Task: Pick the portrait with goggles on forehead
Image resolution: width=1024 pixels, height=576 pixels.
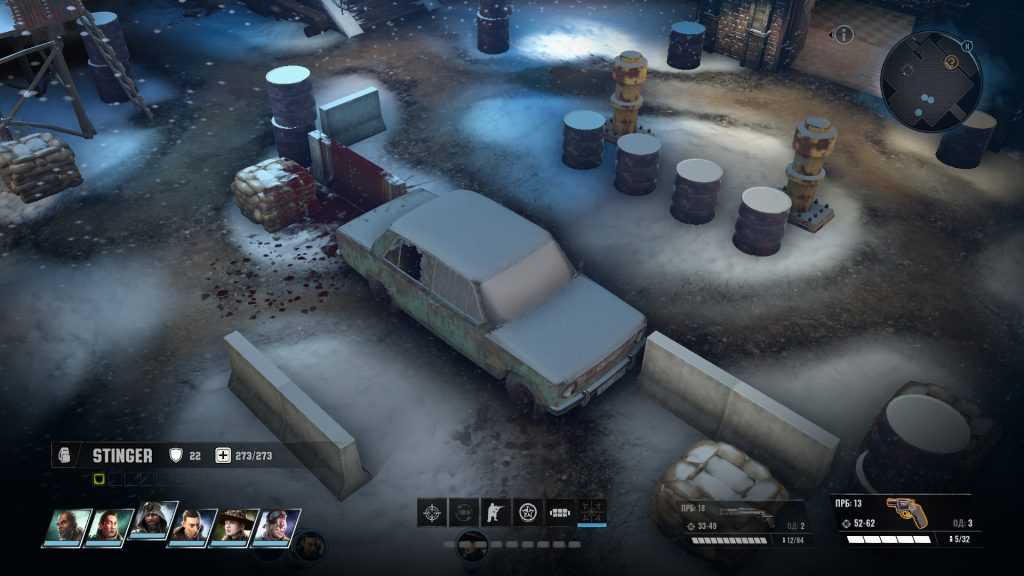Action: 275,525
